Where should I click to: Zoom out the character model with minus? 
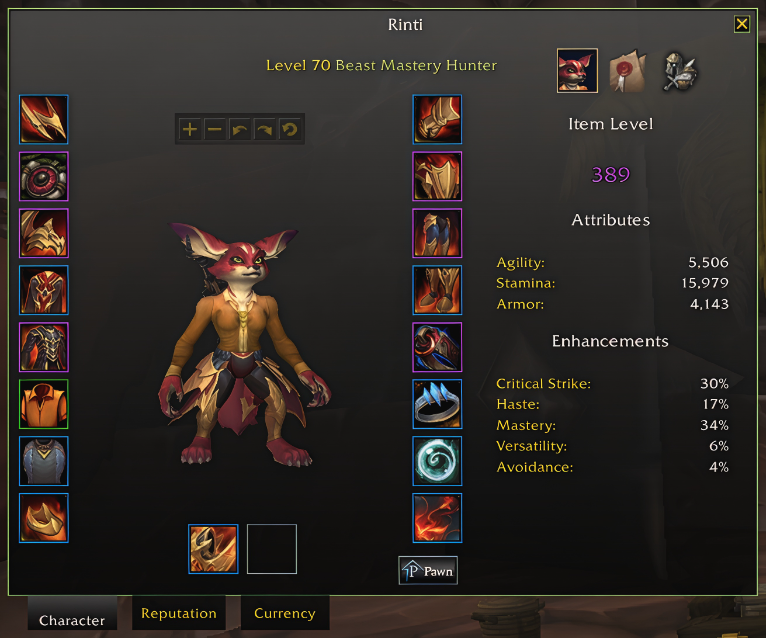pyautogui.click(x=214, y=129)
